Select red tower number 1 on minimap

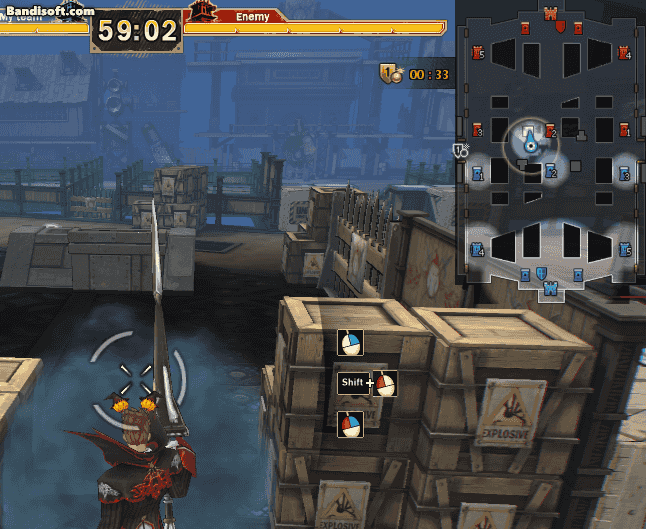click(624, 129)
